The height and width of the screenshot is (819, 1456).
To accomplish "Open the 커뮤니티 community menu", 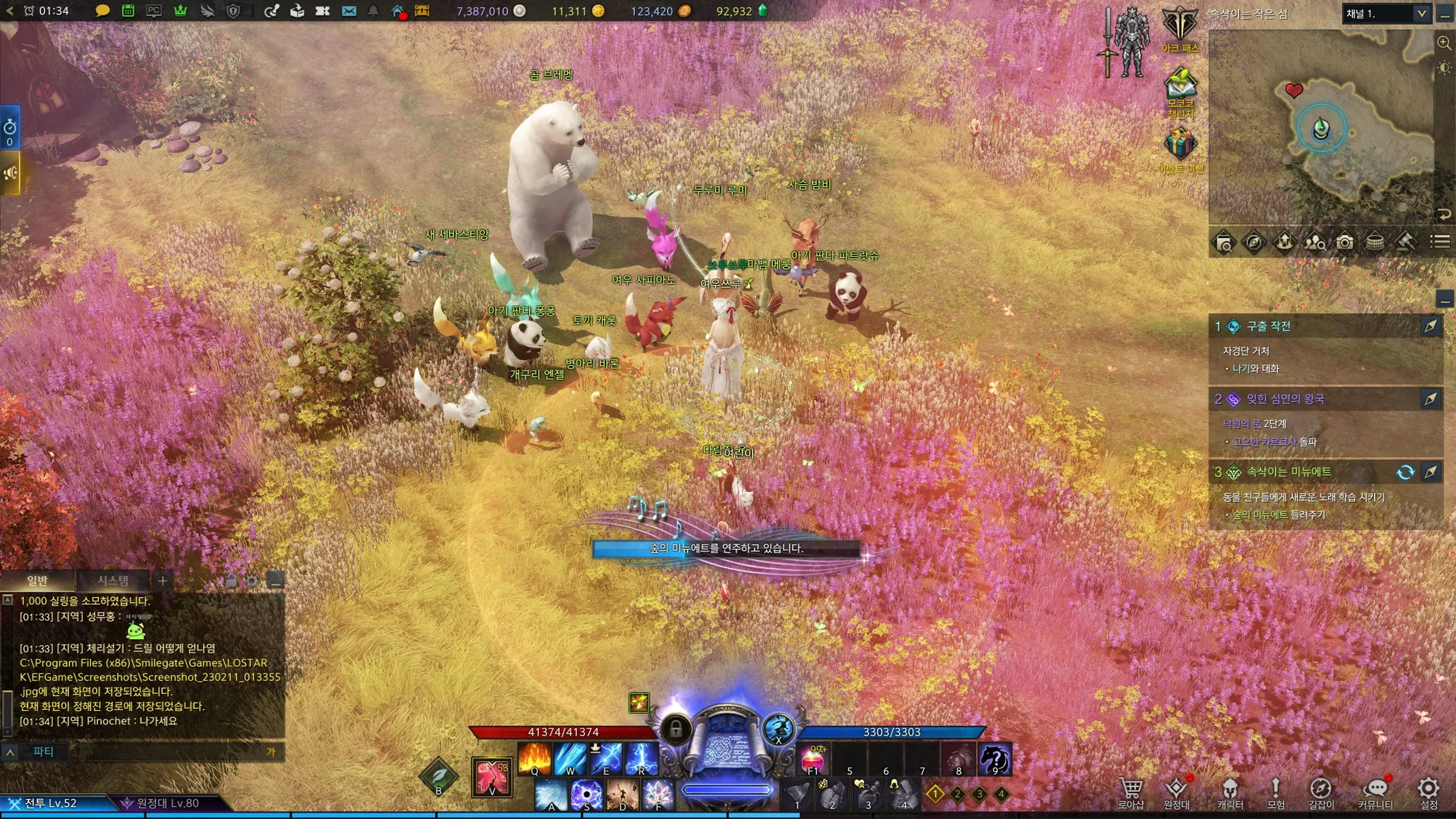I will pos(1375,792).
